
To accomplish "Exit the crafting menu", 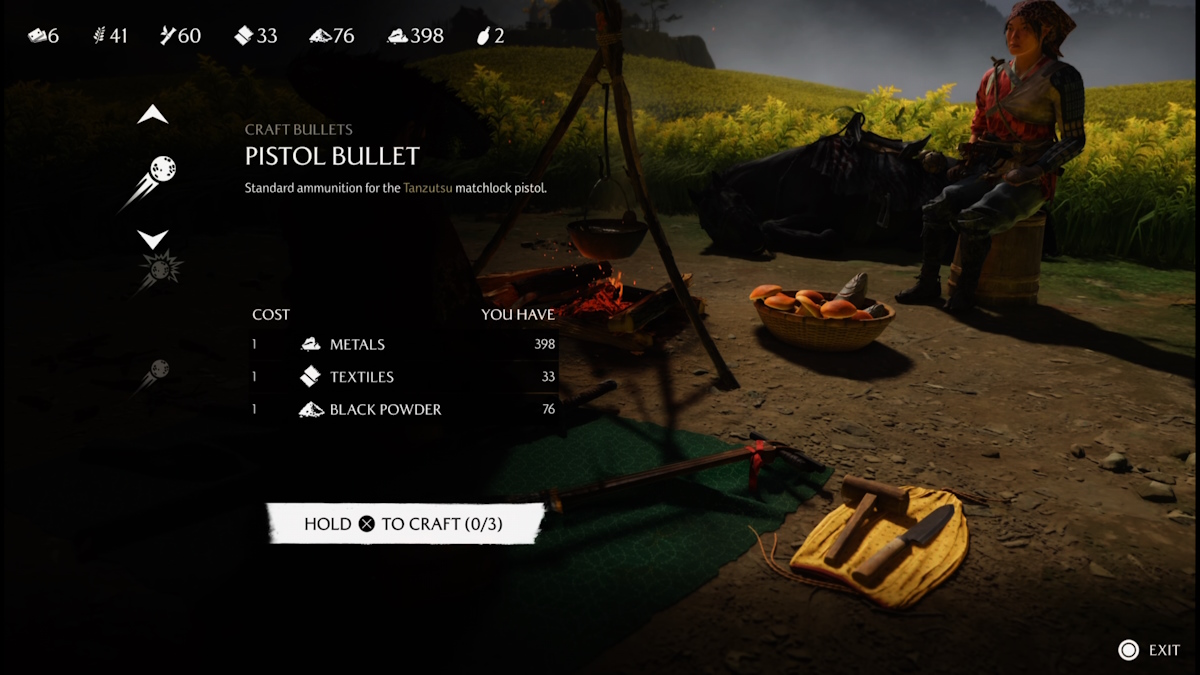I will click(1149, 650).
